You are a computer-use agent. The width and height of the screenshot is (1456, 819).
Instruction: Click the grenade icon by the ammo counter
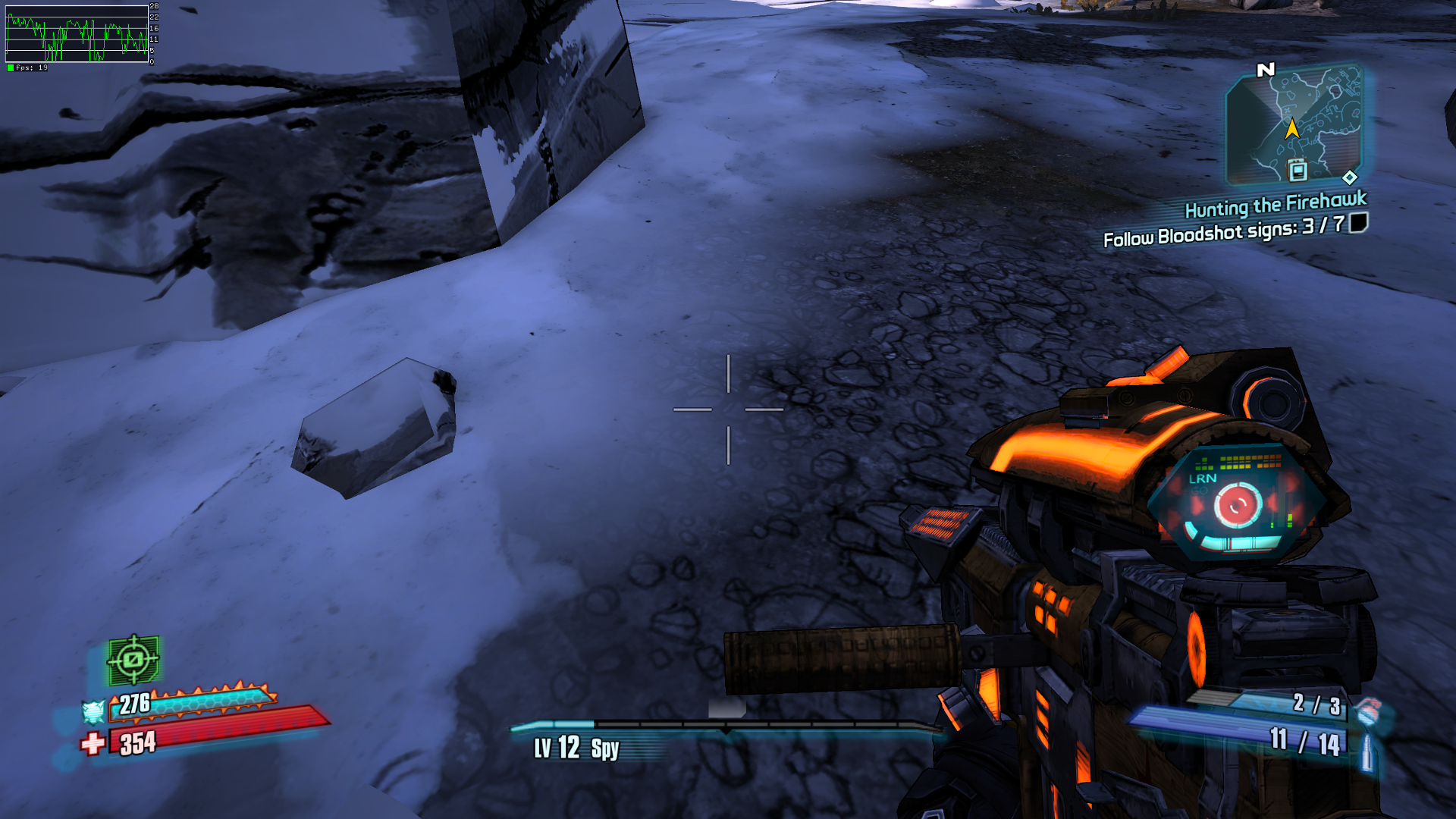tap(1369, 711)
